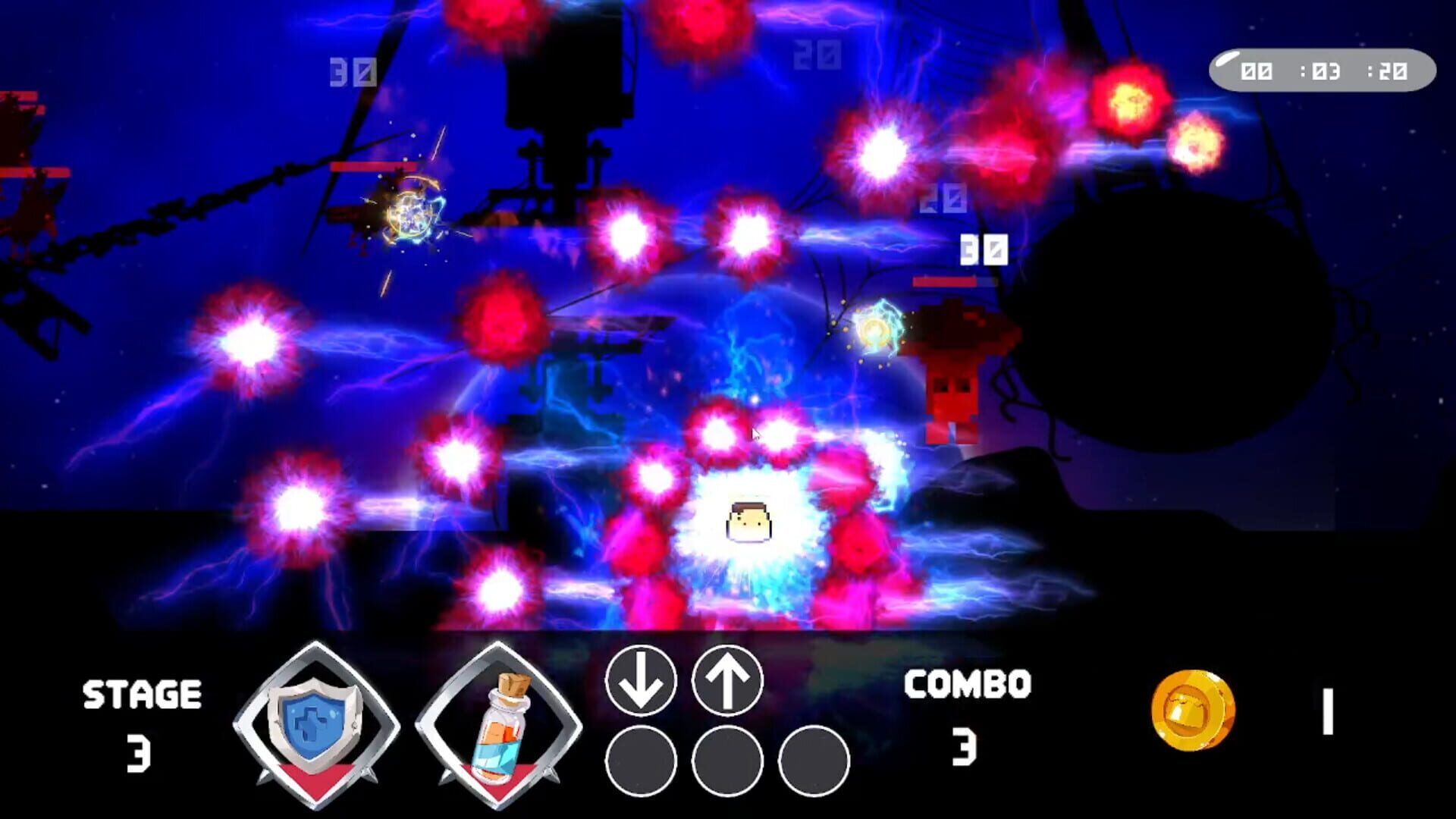Click the STAGE 3 label
Image resolution: width=1456 pixels, height=819 pixels.
[141, 713]
